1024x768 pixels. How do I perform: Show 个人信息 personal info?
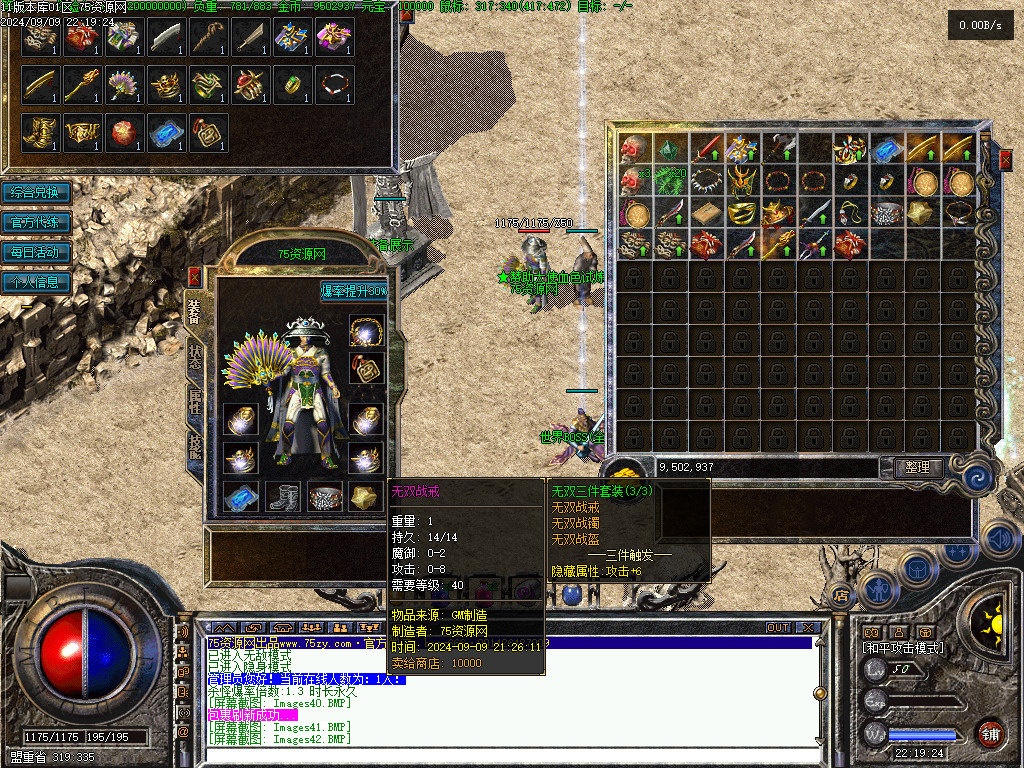37,282
